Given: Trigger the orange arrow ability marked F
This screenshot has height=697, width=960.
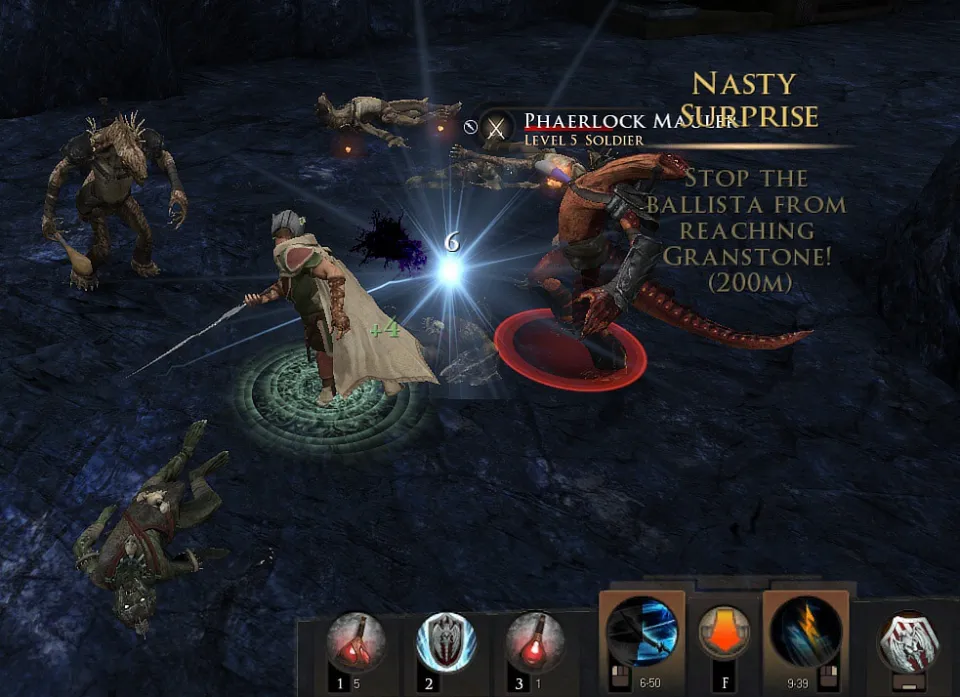Looking at the screenshot, I should point(724,634).
